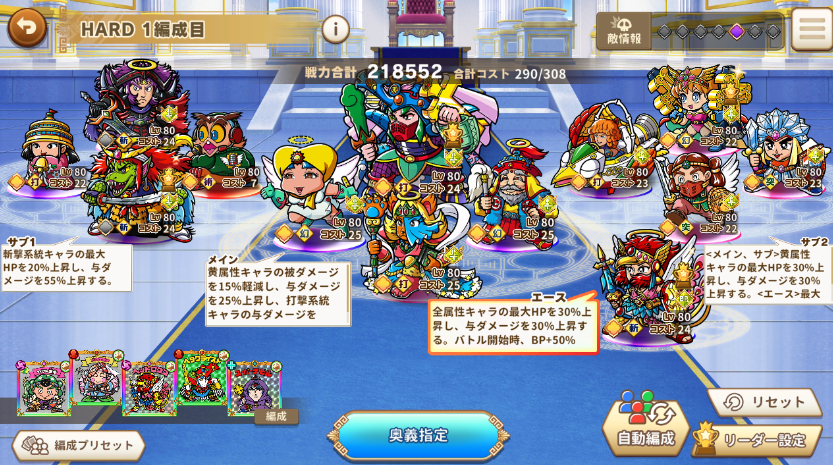Select the green dragon card thumbnail
833x465 pixels.
point(200,379)
